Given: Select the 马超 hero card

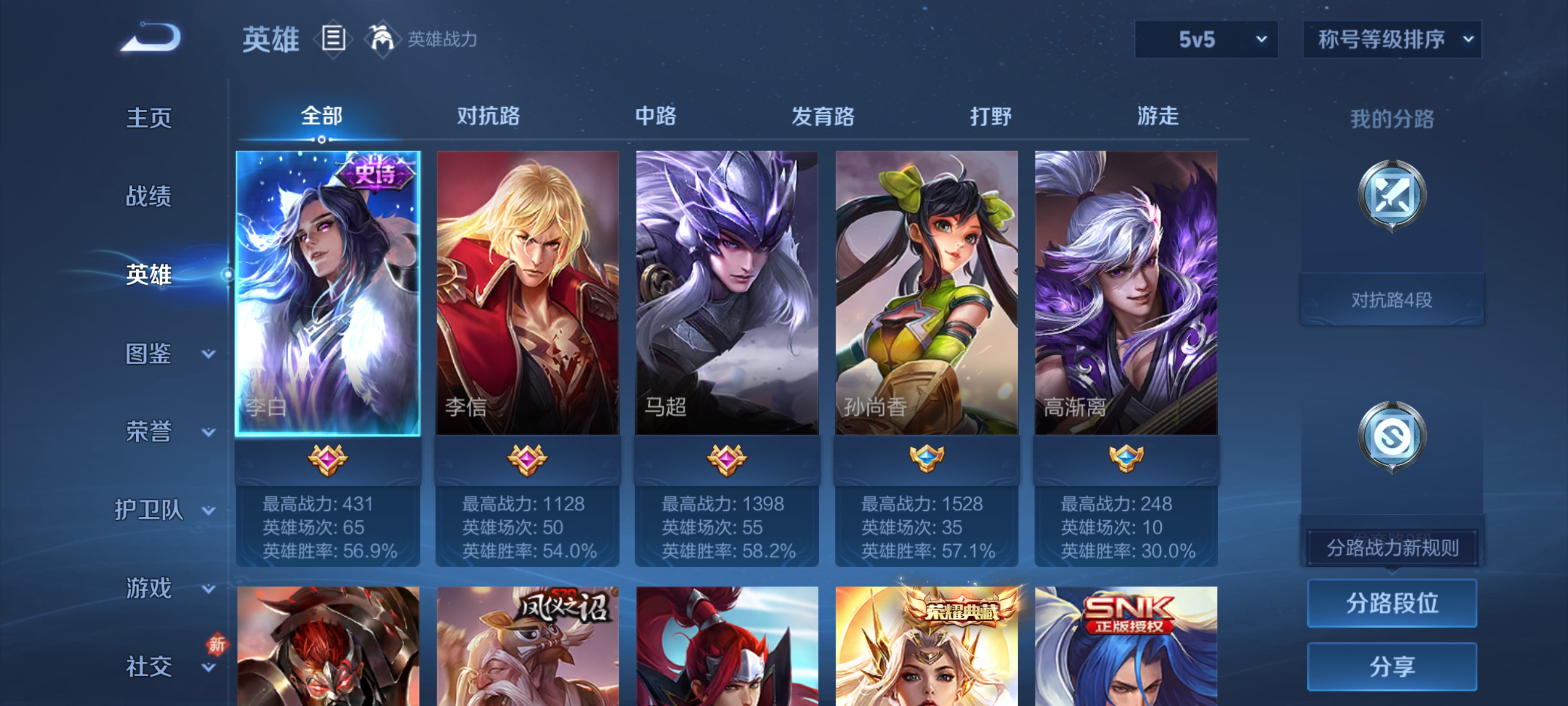Looking at the screenshot, I should [x=726, y=292].
